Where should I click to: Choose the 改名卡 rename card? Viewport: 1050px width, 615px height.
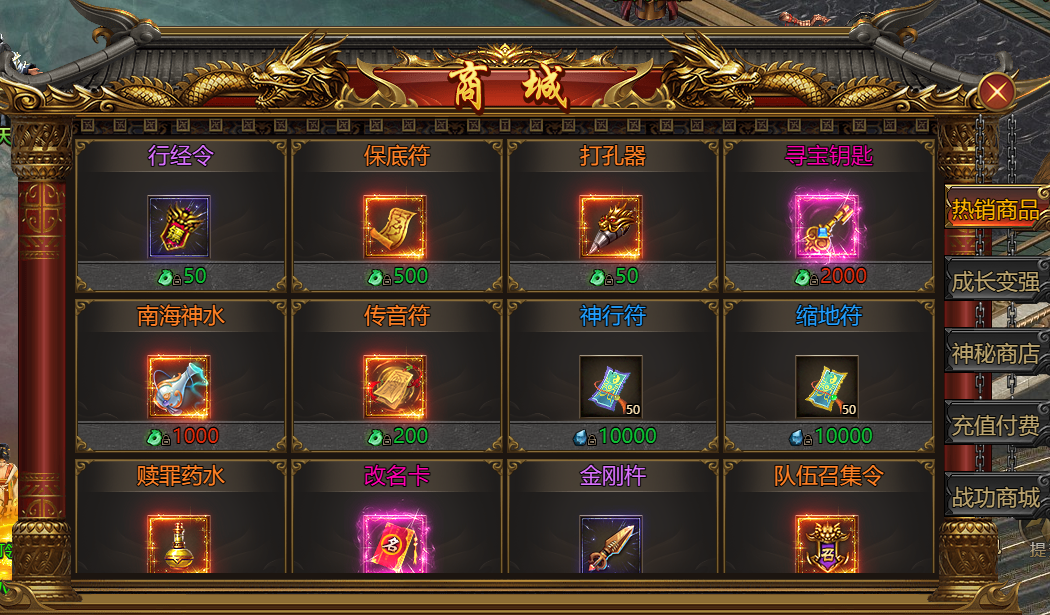click(395, 543)
